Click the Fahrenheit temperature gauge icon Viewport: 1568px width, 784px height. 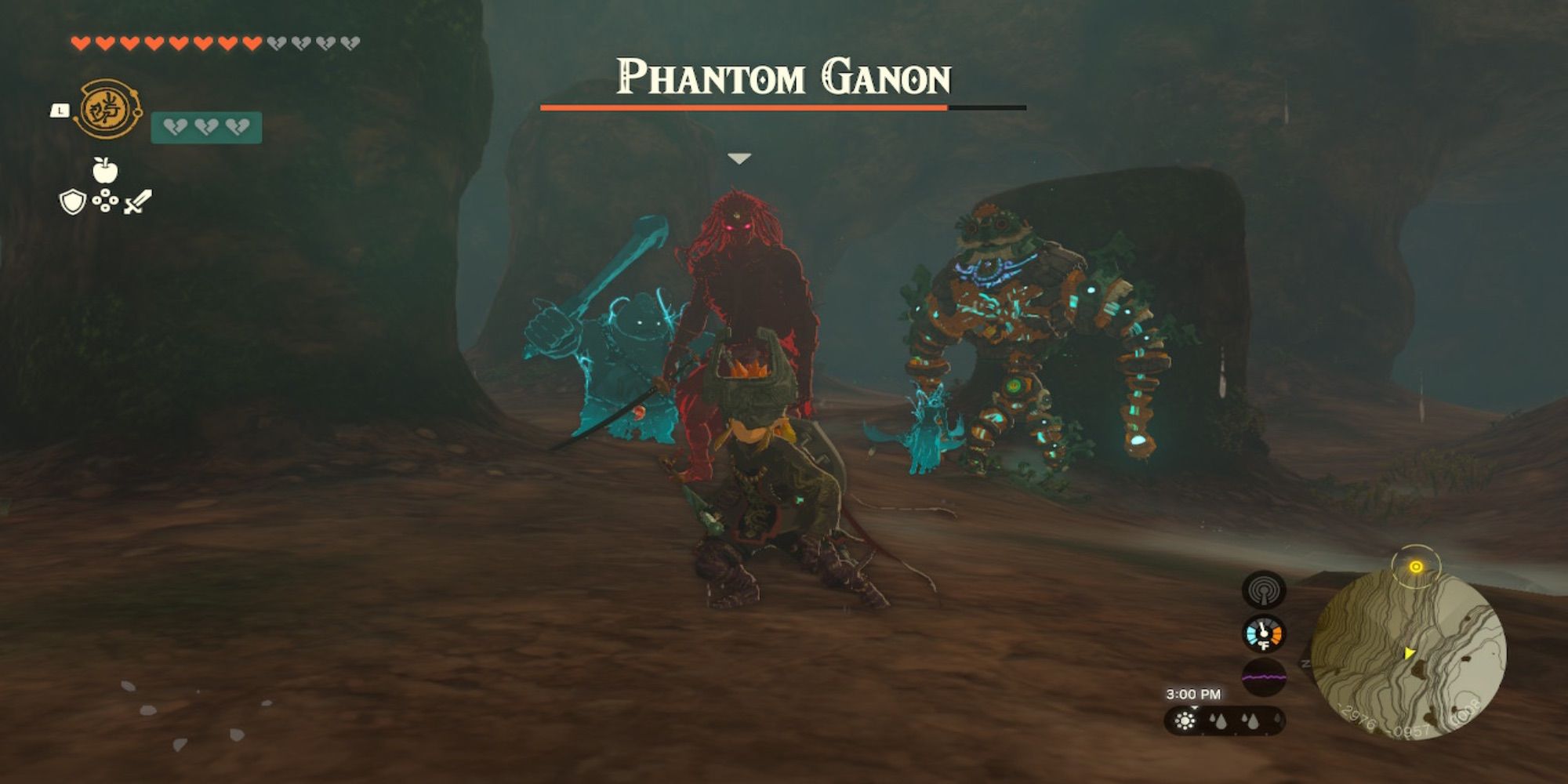coord(1264,634)
